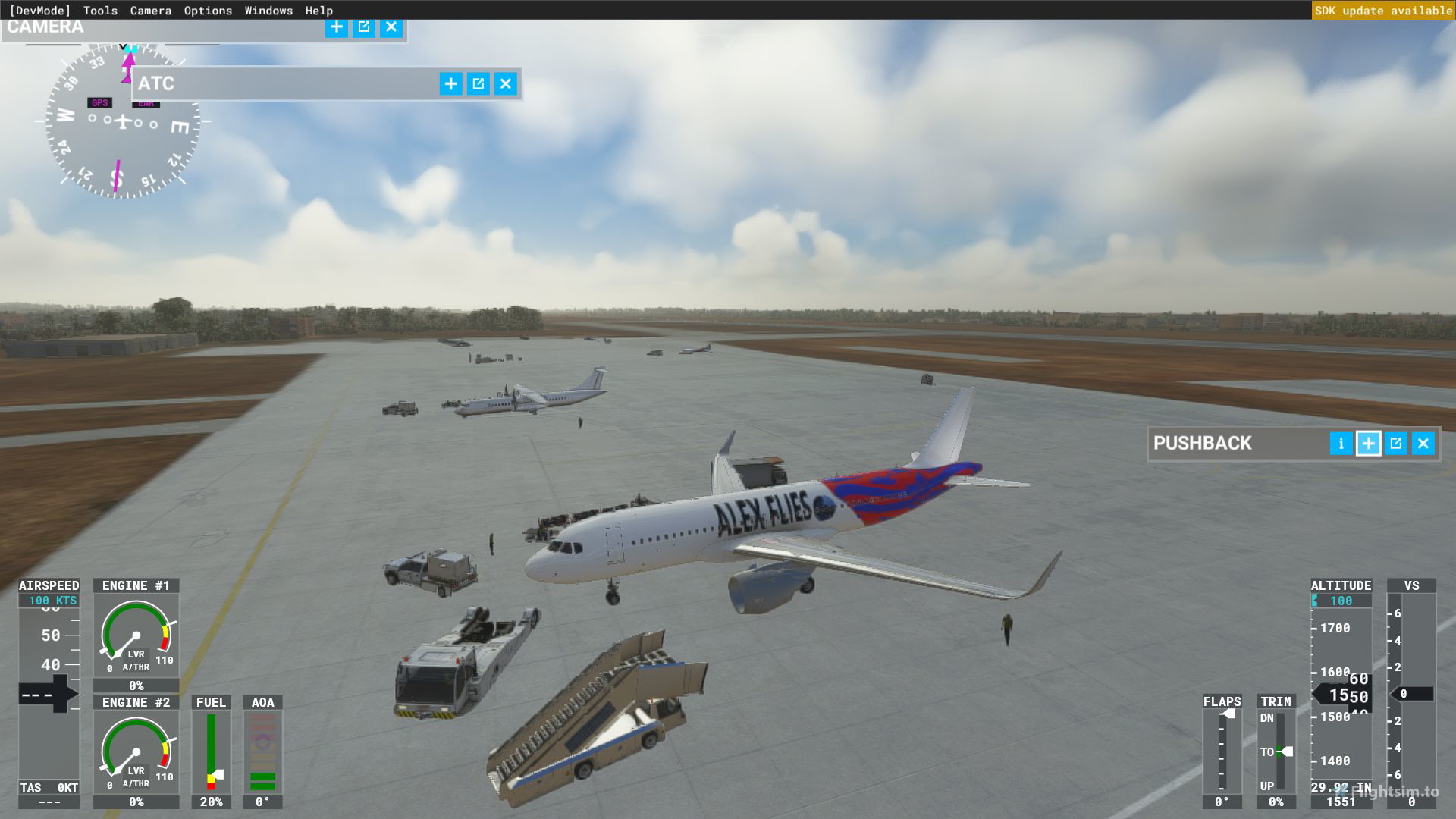Select the GPS source indicator on the compass
Viewport: 1456px width, 819px height.
click(x=99, y=101)
